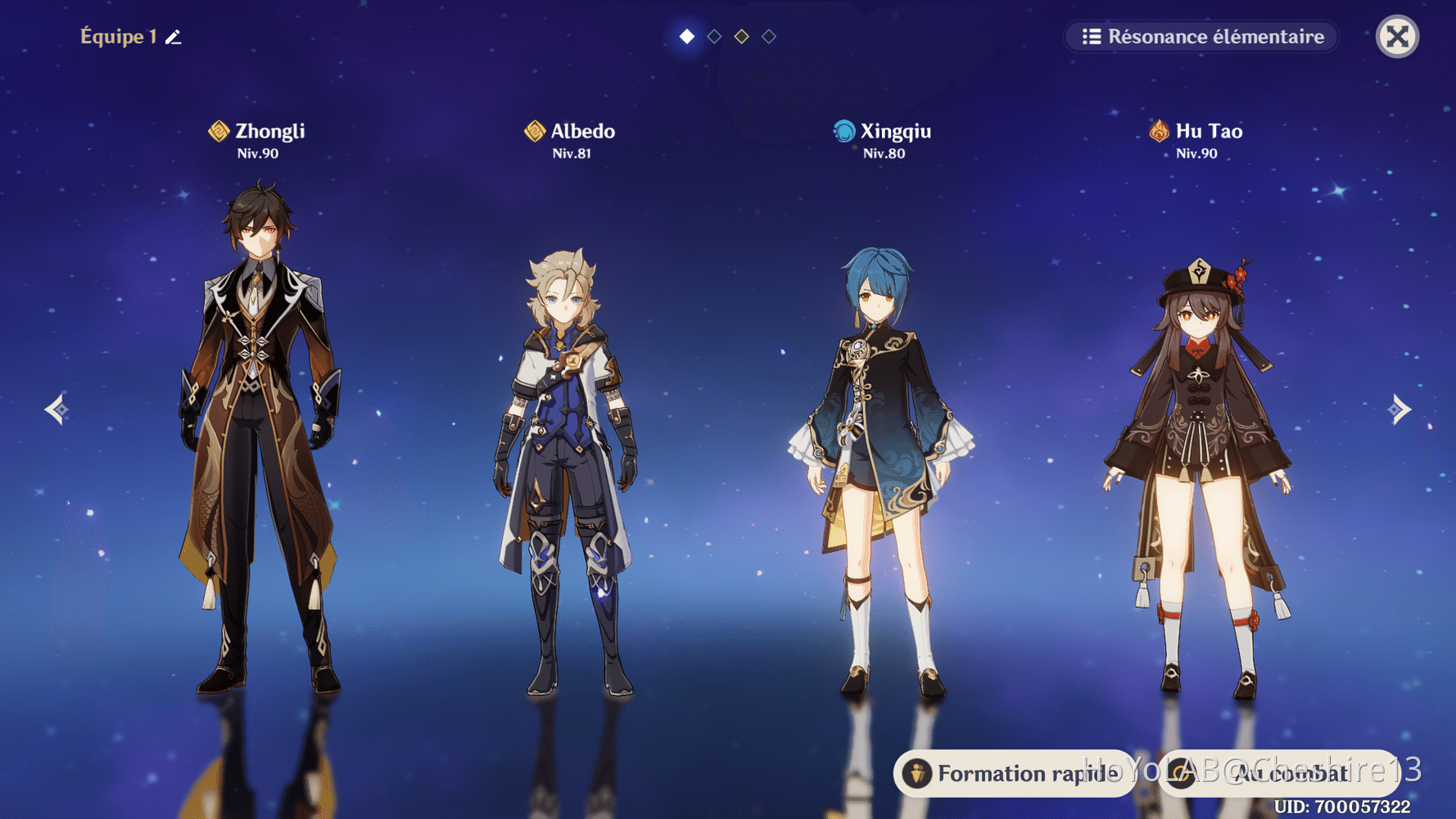Click the list icon inside Résonance élémentaire

coord(1091,36)
